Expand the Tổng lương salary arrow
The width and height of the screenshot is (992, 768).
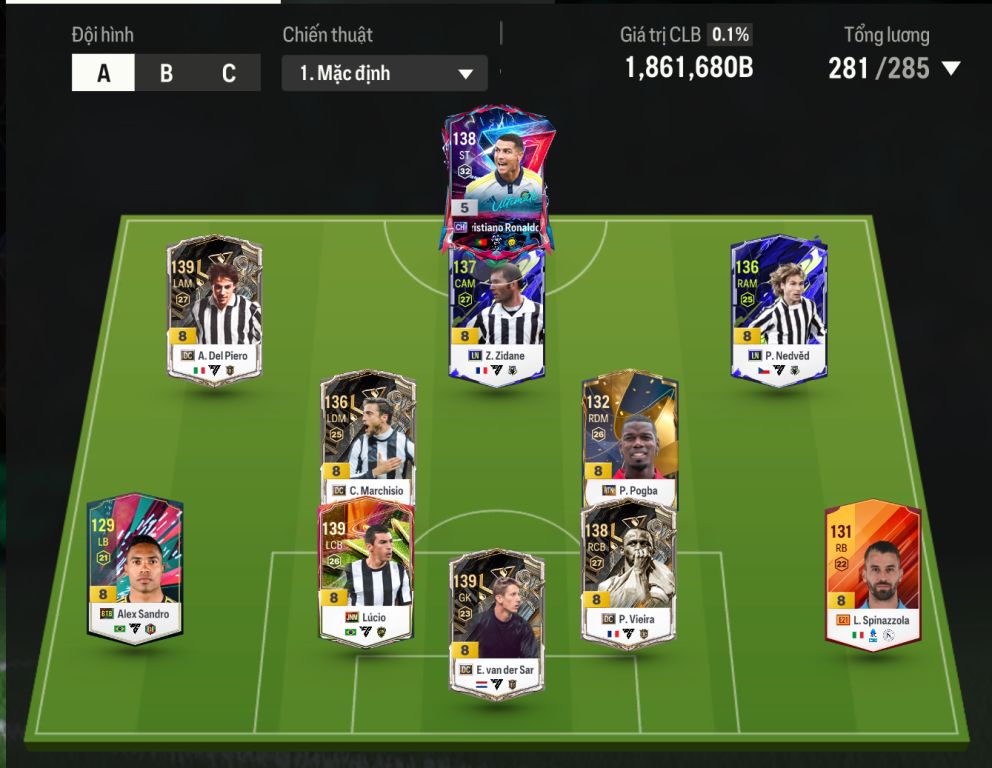951,69
